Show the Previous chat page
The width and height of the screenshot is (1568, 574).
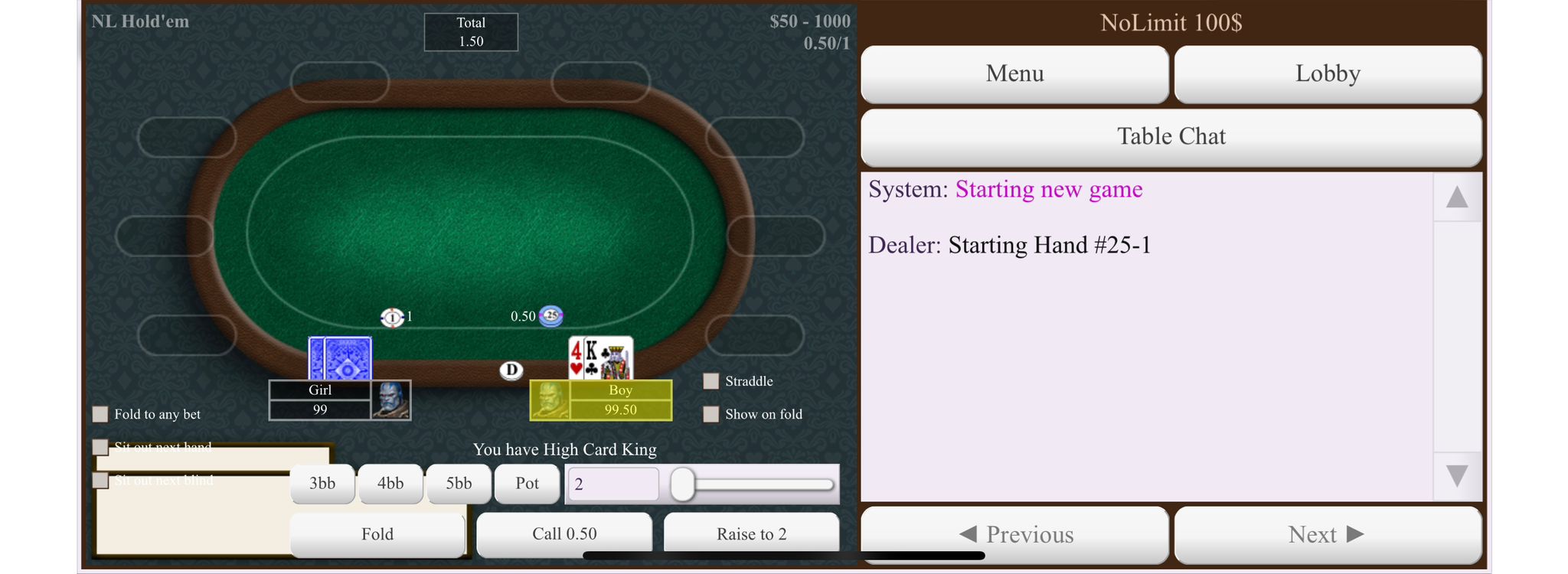click(1014, 534)
